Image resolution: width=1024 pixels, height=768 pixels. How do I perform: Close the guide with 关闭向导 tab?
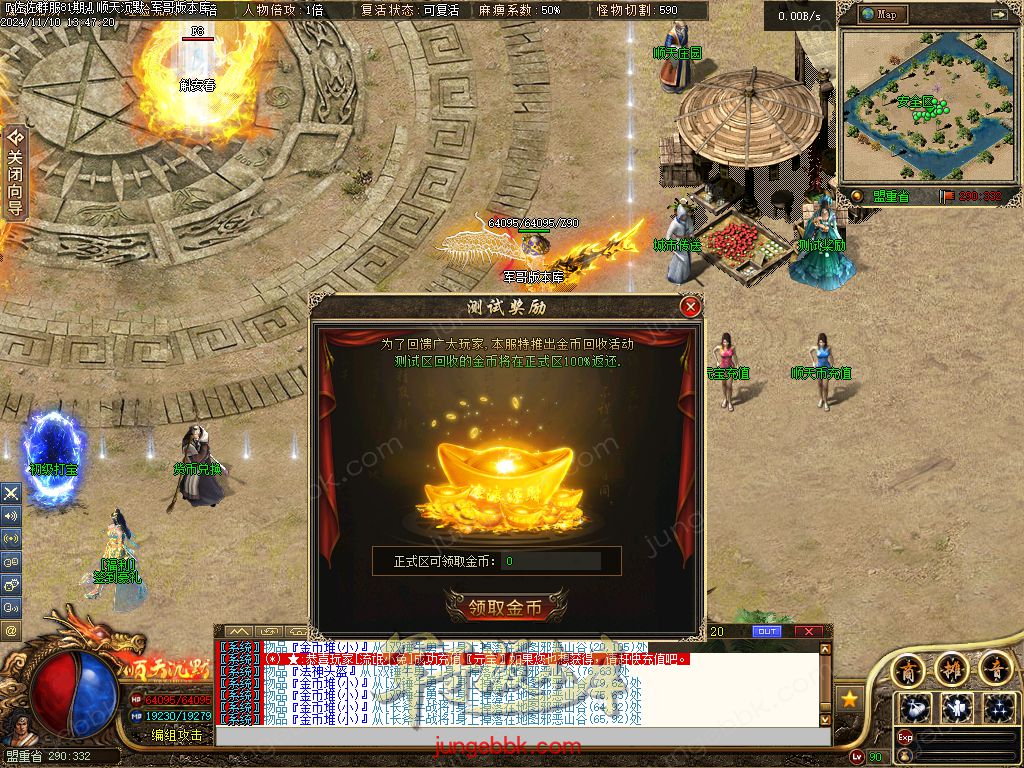pyautogui.click(x=14, y=172)
